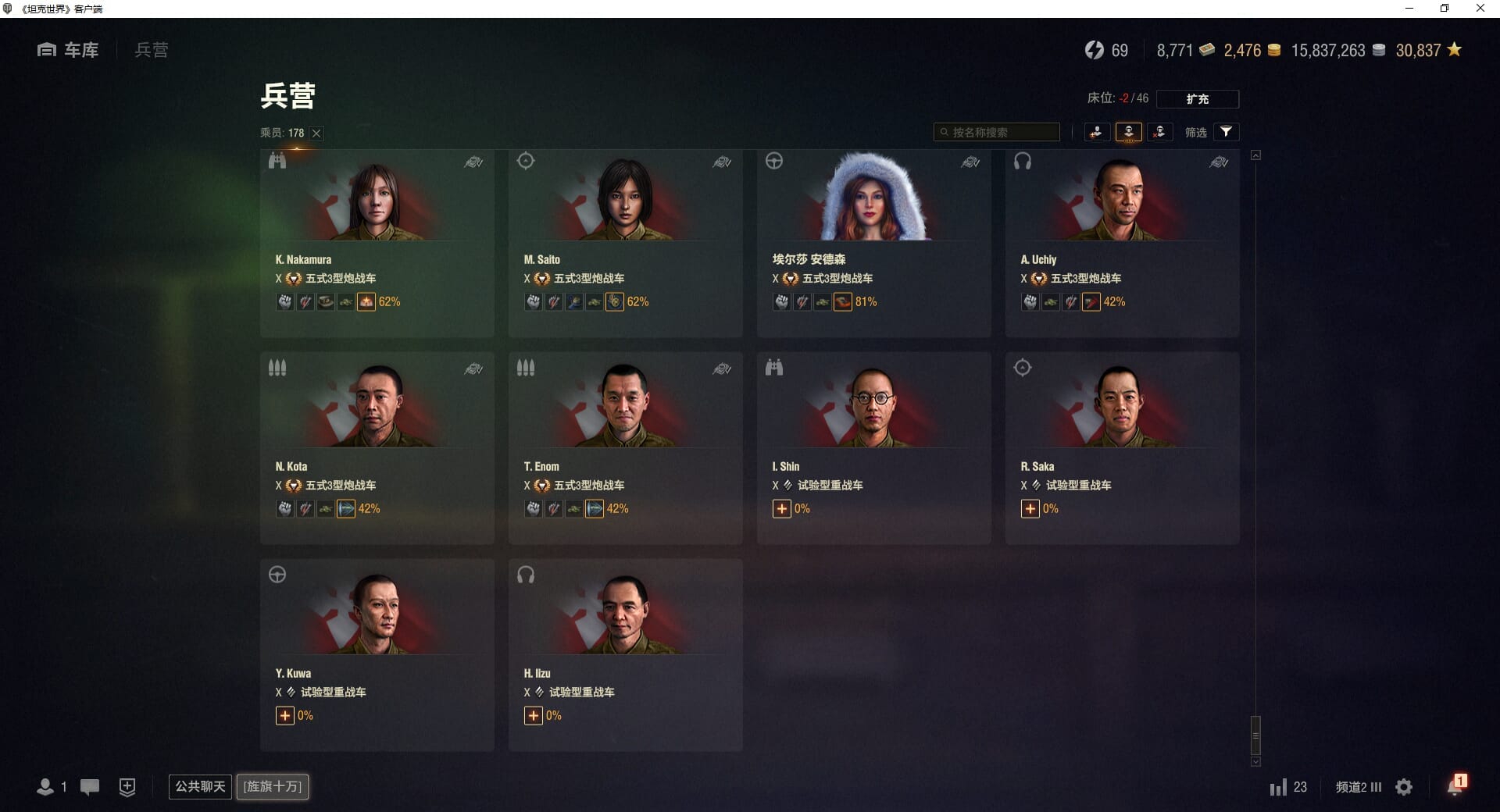Open the 公共聊天 public chat channel

(200, 786)
